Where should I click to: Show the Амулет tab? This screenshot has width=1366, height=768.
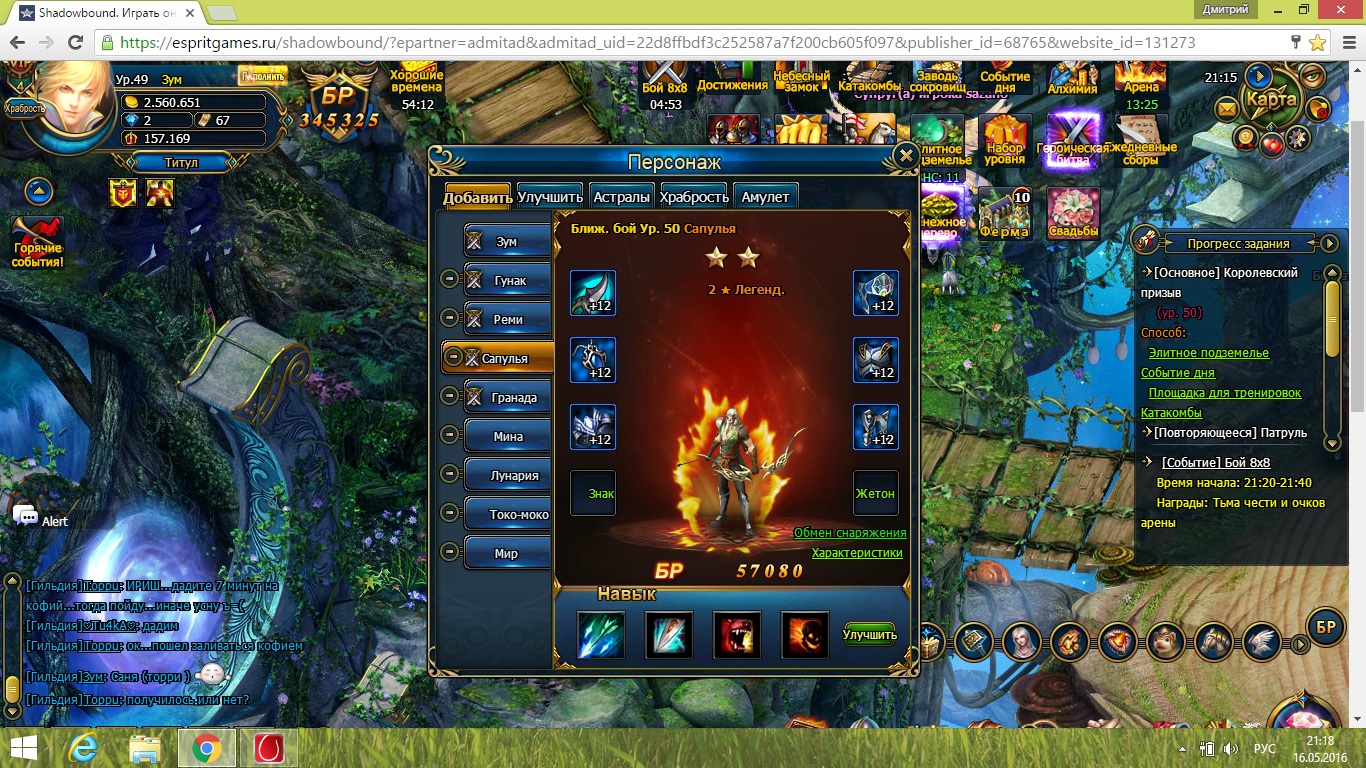click(765, 197)
